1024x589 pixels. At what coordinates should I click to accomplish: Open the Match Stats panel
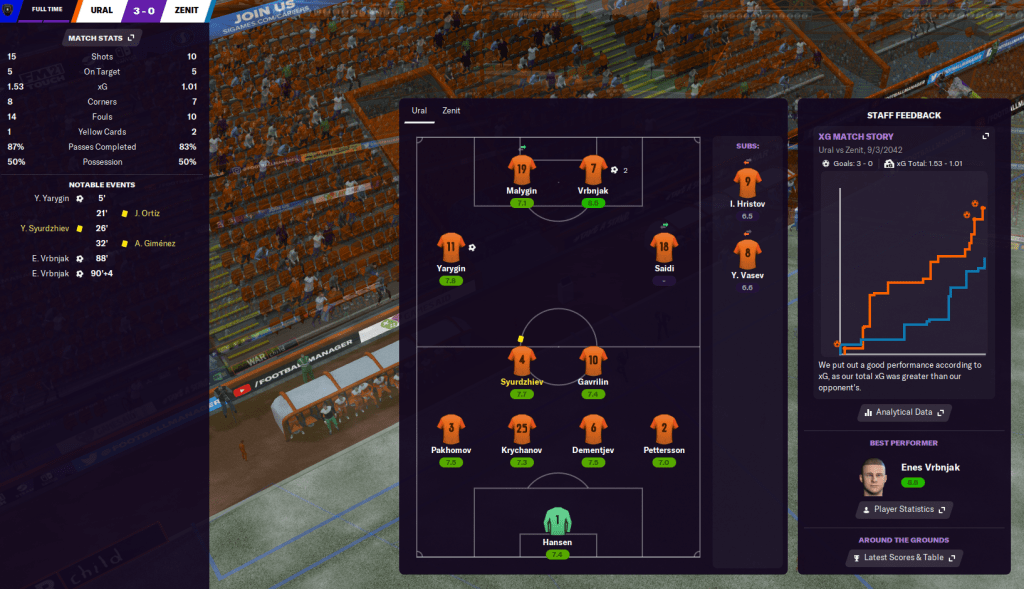tap(104, 38)
